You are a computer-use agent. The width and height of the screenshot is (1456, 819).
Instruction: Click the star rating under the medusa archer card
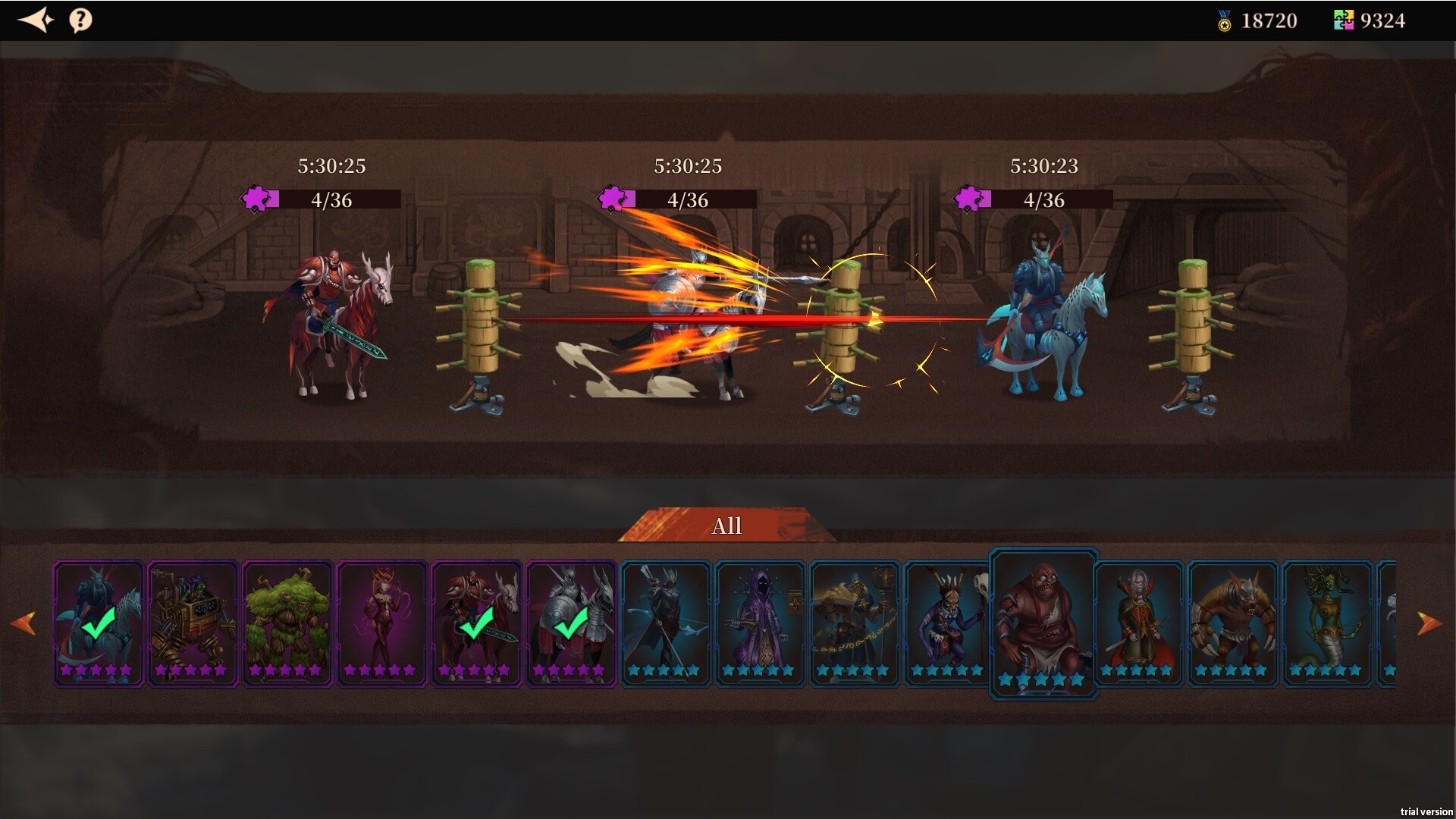1326,670
